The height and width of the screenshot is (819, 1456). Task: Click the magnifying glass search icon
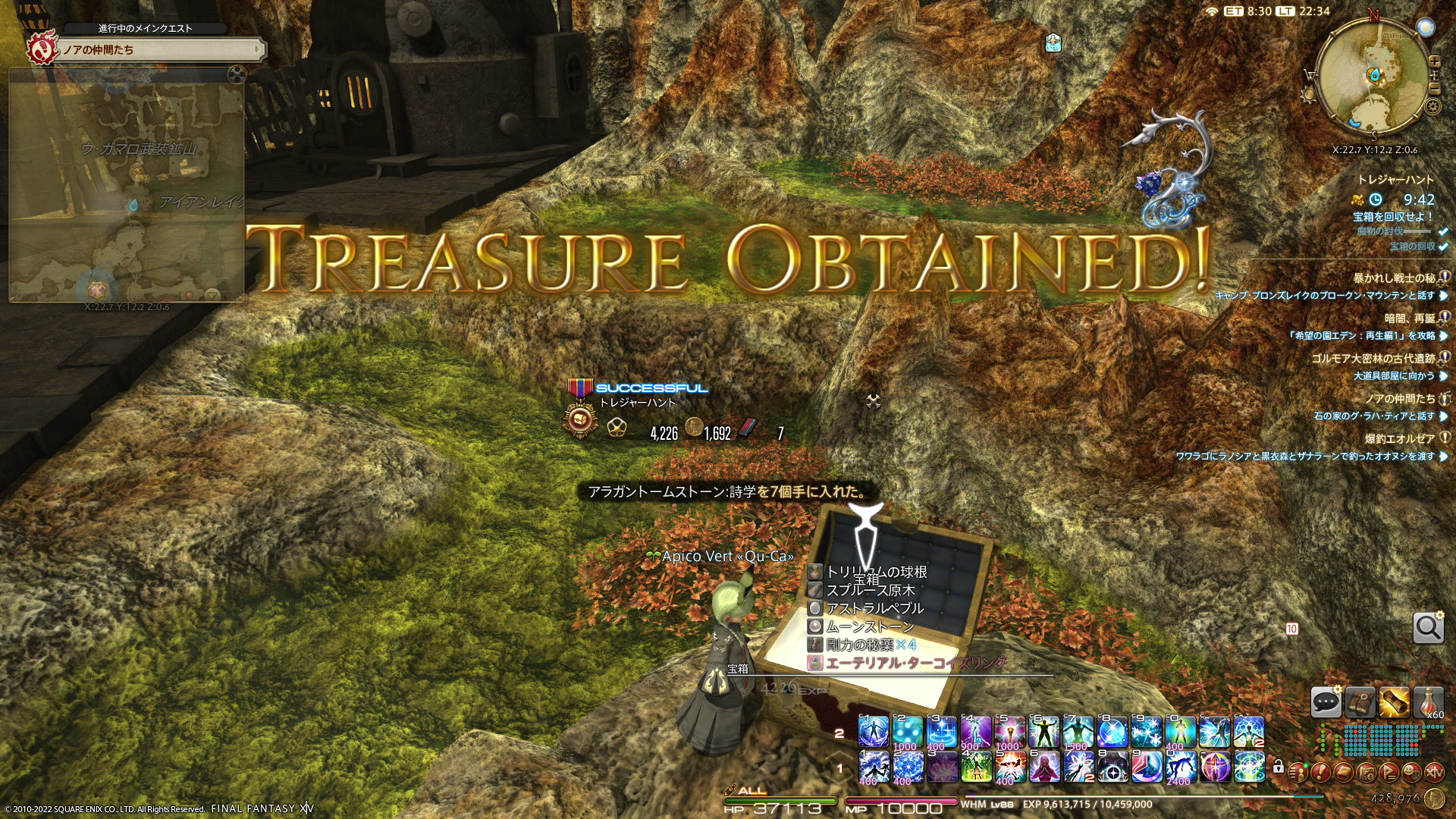1428,628
